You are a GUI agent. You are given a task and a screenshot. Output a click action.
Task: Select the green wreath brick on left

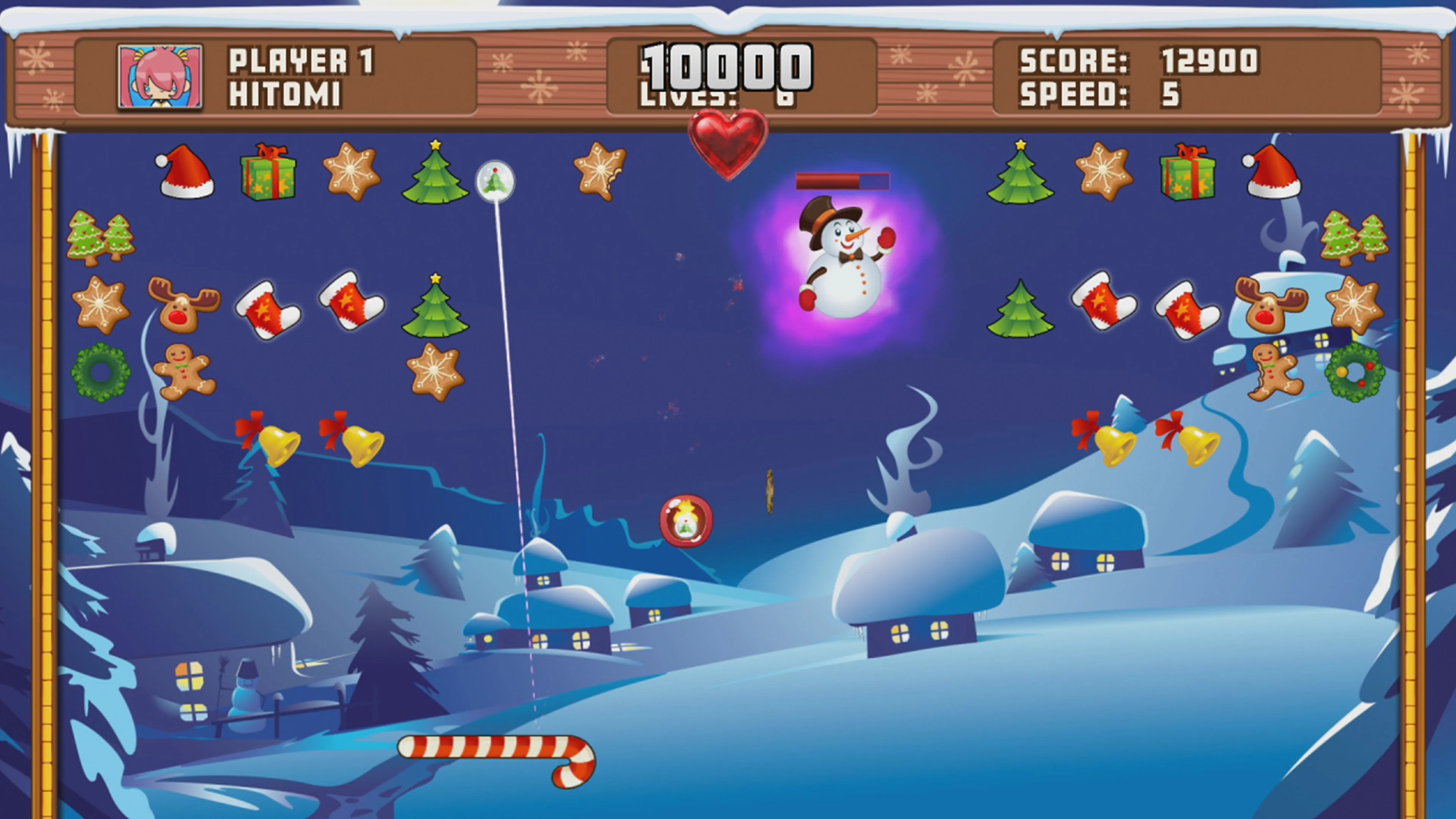coord(102,372)
